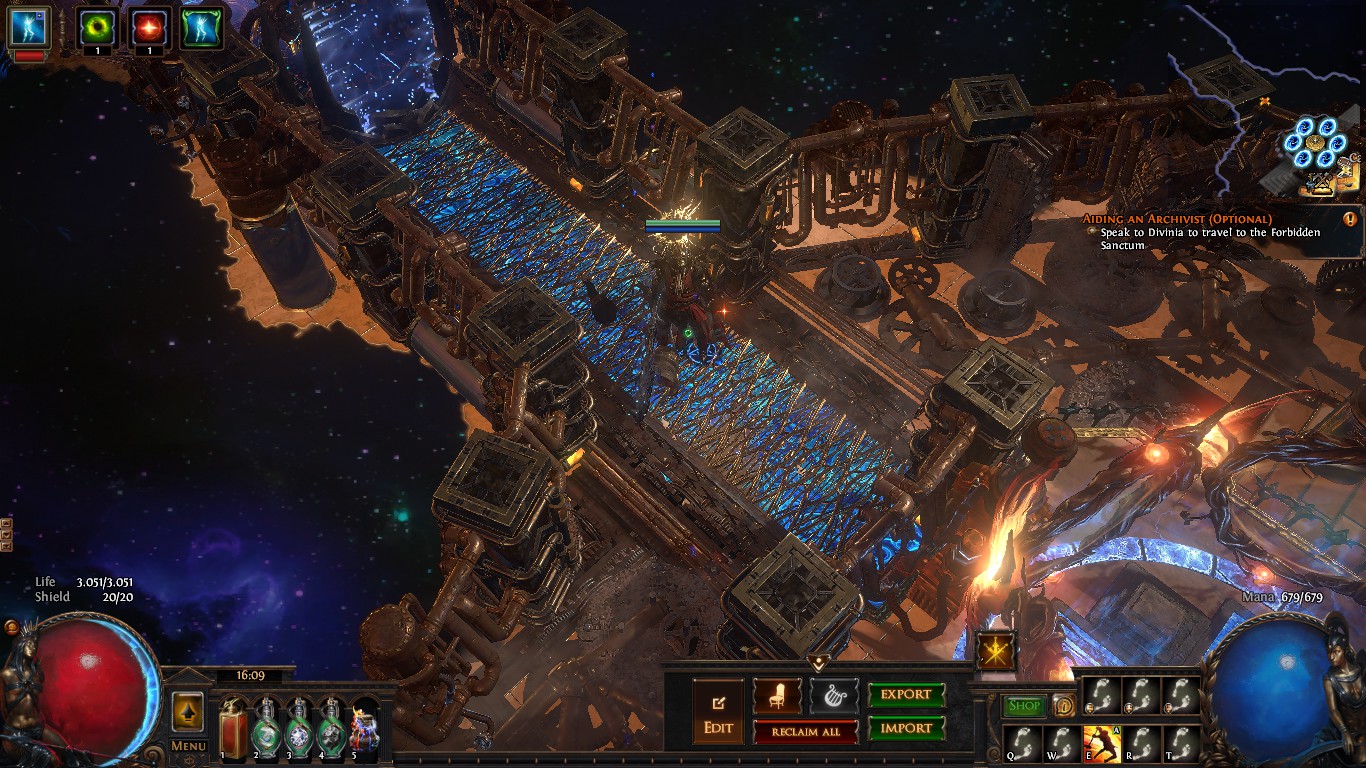Image resolution: width=1366 pixels, height=768 pixels.
Task: Select the orange attack skill bound to E
Action: [x=1100, y=744]
